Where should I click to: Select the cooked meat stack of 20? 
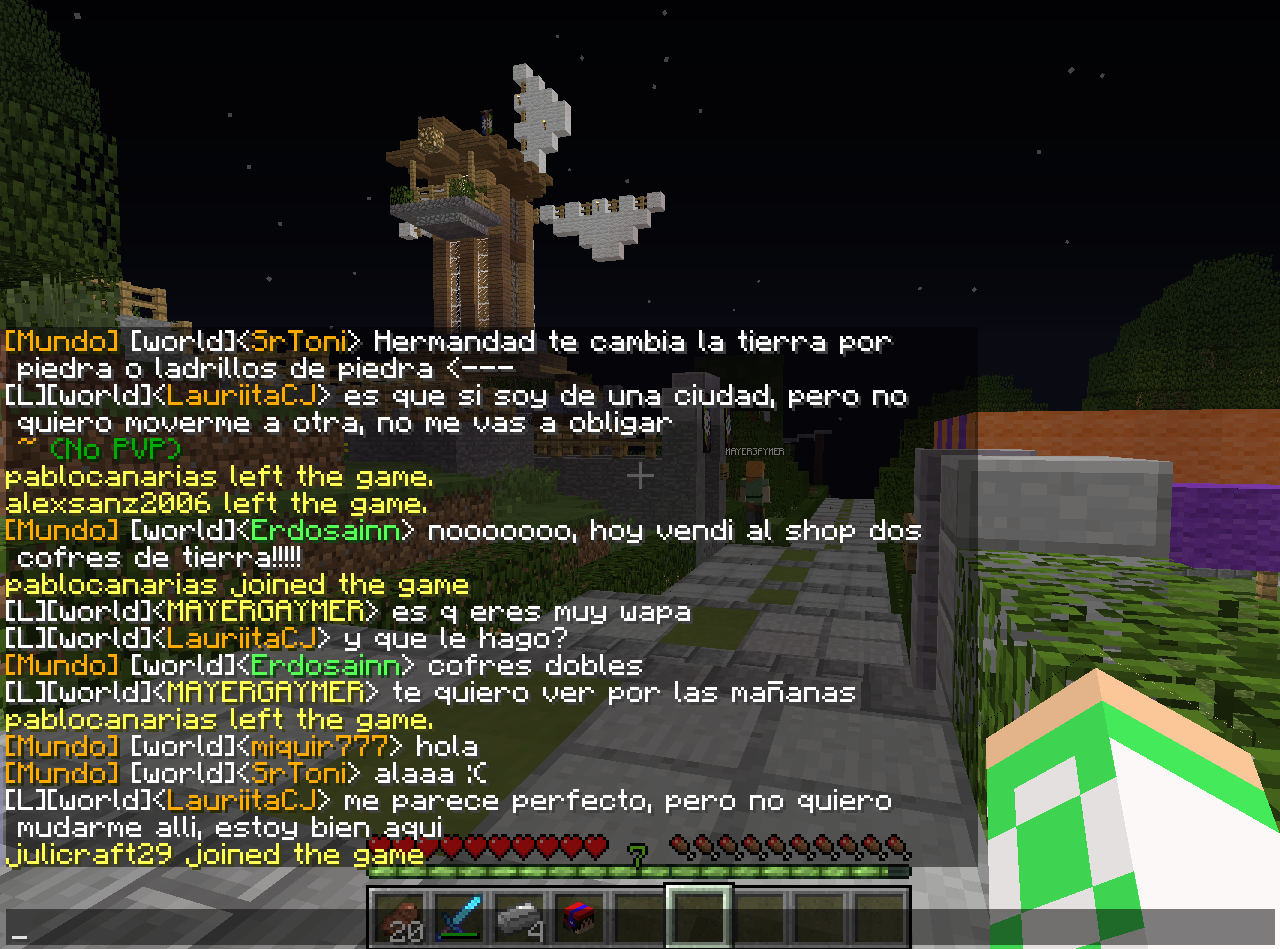400,918
